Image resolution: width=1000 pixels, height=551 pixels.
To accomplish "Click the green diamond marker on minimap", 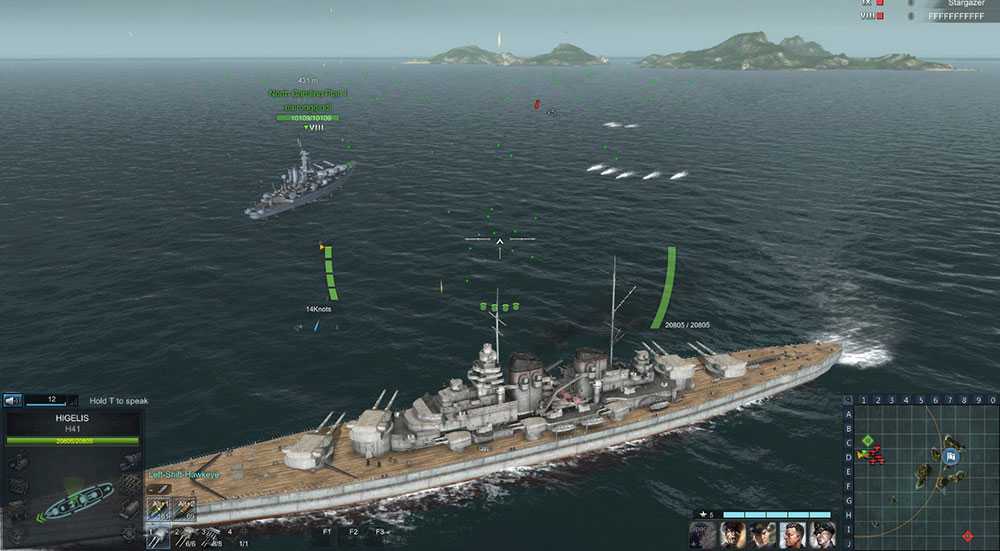I will click(x=868, y=440).
